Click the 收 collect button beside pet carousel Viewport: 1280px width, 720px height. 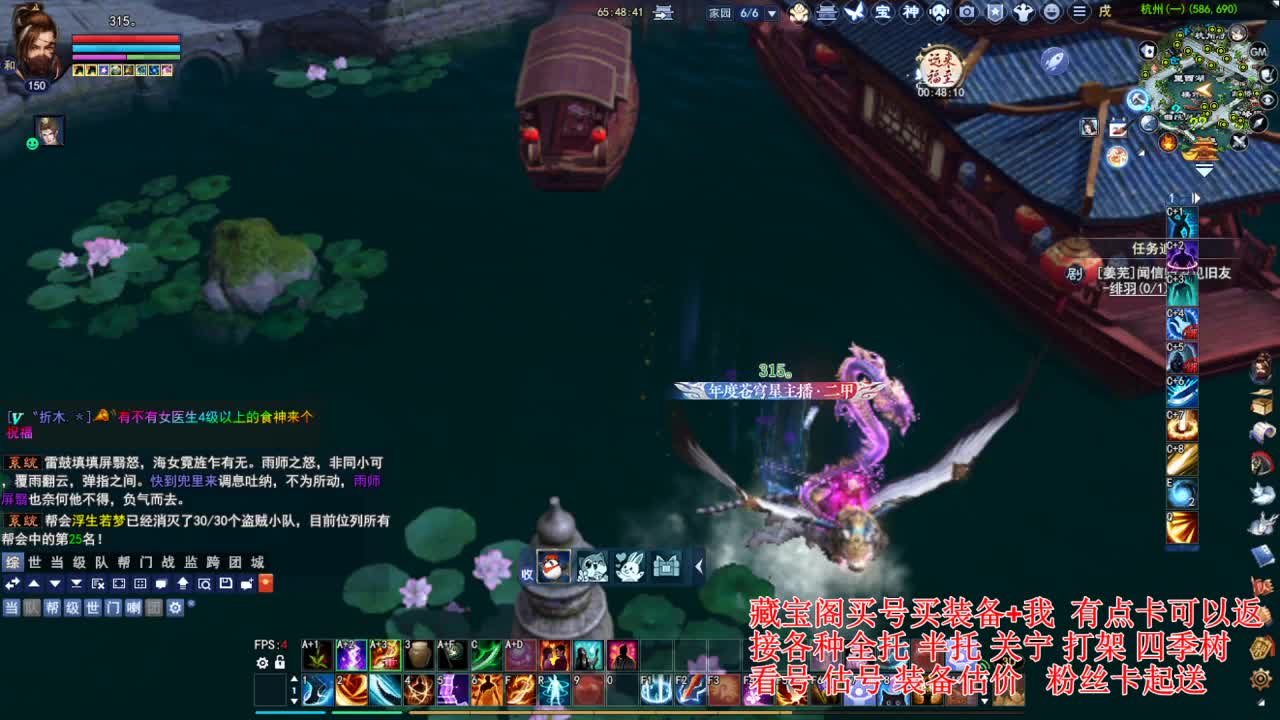(x=527, y=573)
